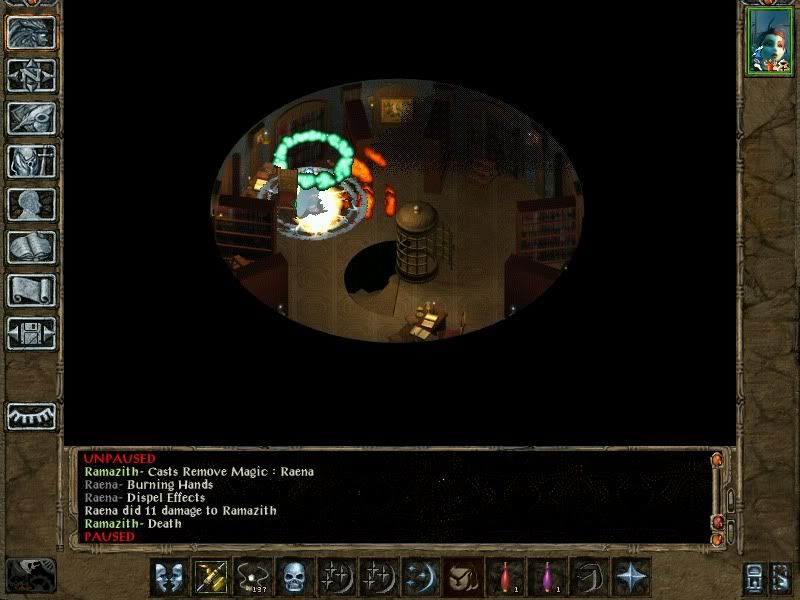This screenshot has height=600, width=800.
Task: Select Raena's character portrait
Action: point(769,42)
